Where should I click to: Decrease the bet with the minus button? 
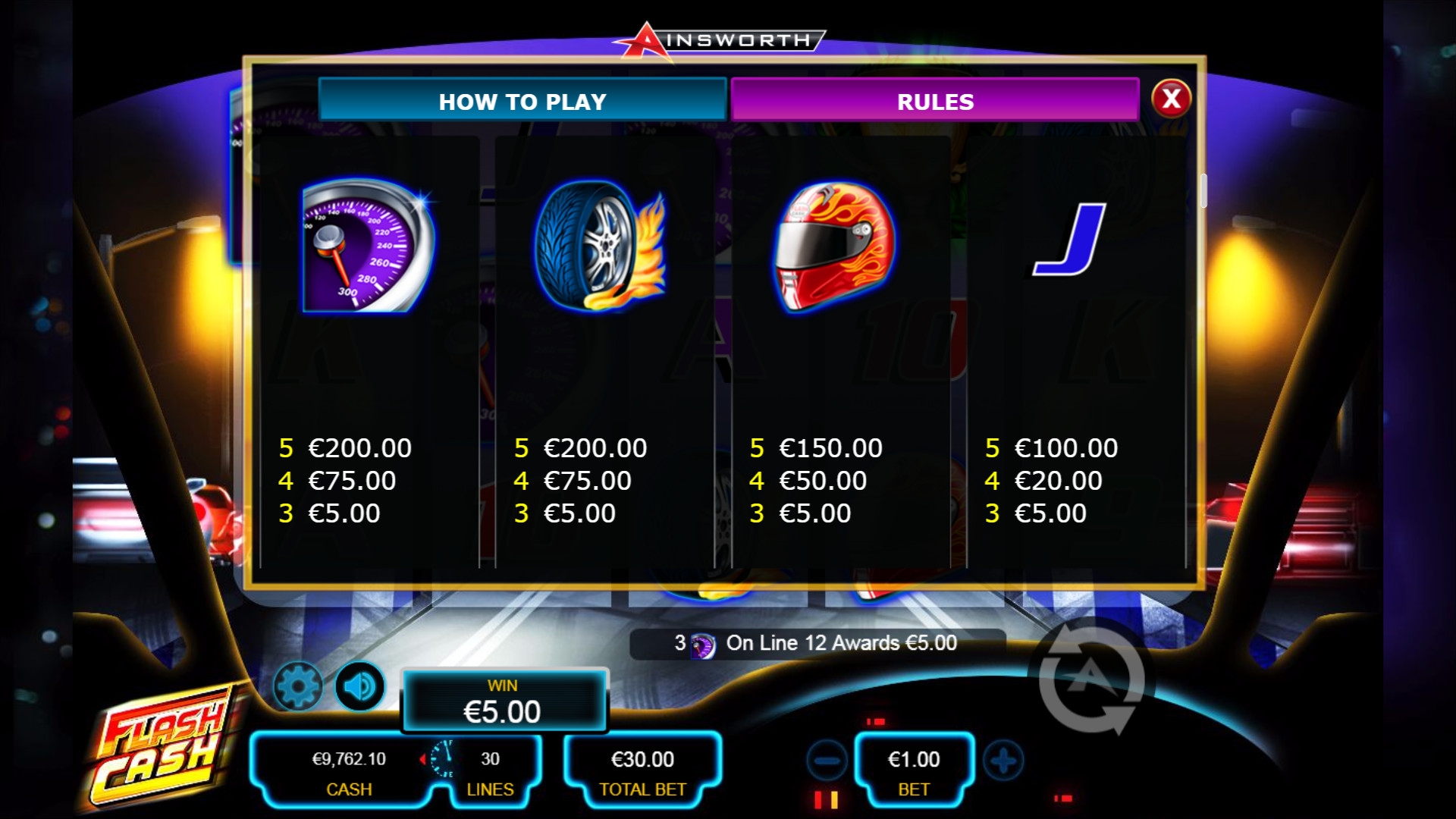point(827,760)
